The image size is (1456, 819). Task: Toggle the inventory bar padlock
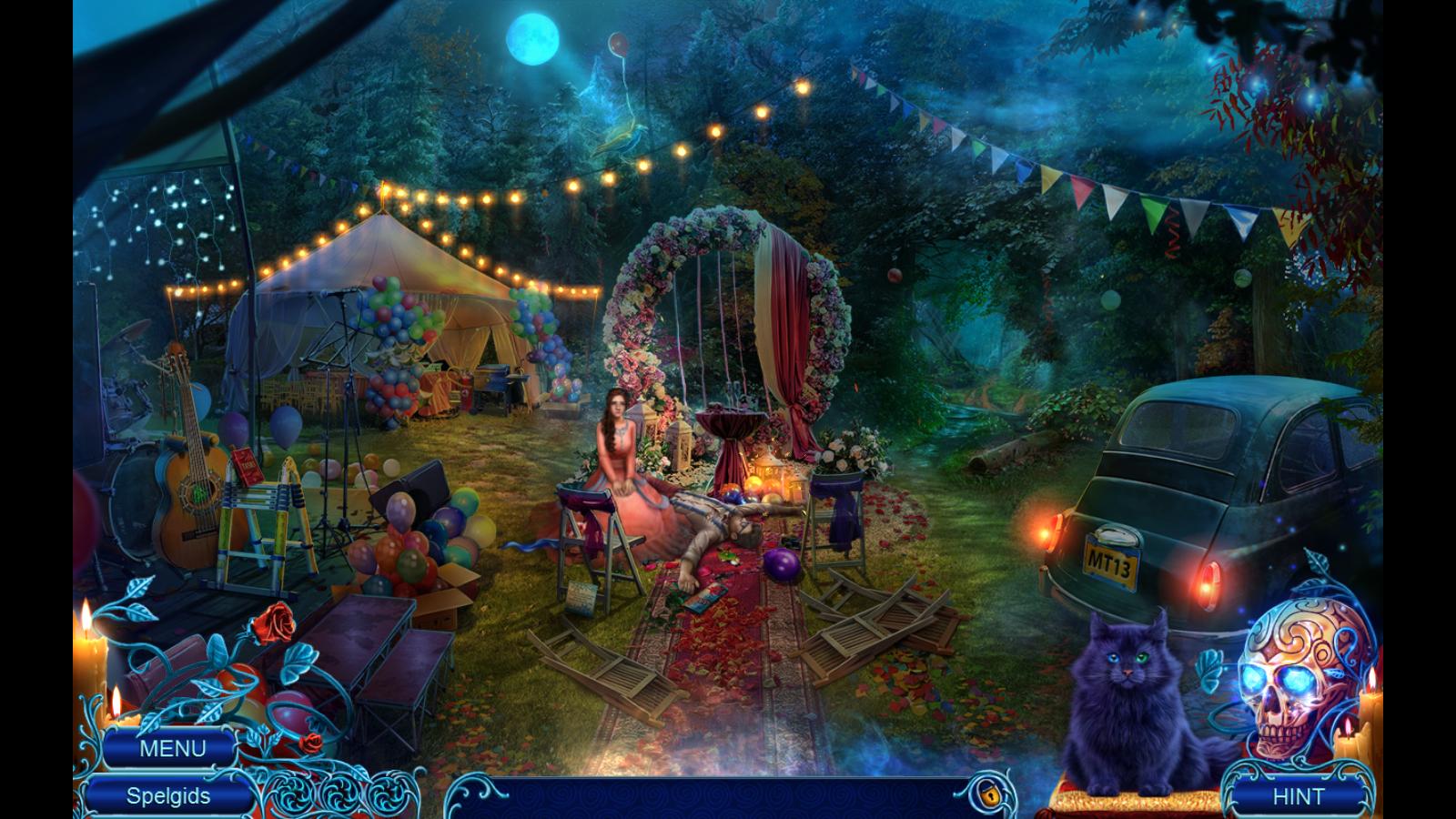986,794
